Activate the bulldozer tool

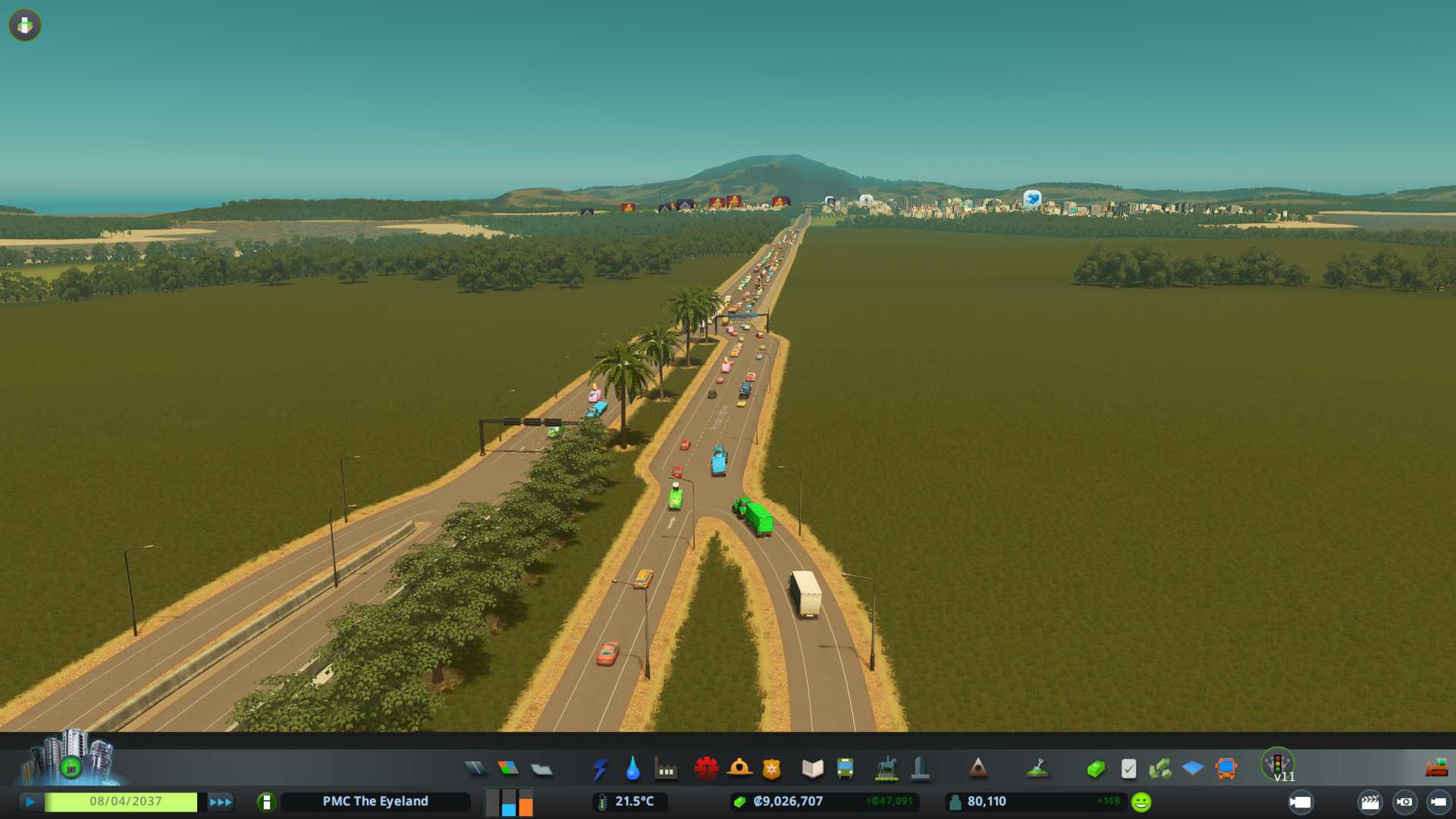click(x=1436, y=769)
